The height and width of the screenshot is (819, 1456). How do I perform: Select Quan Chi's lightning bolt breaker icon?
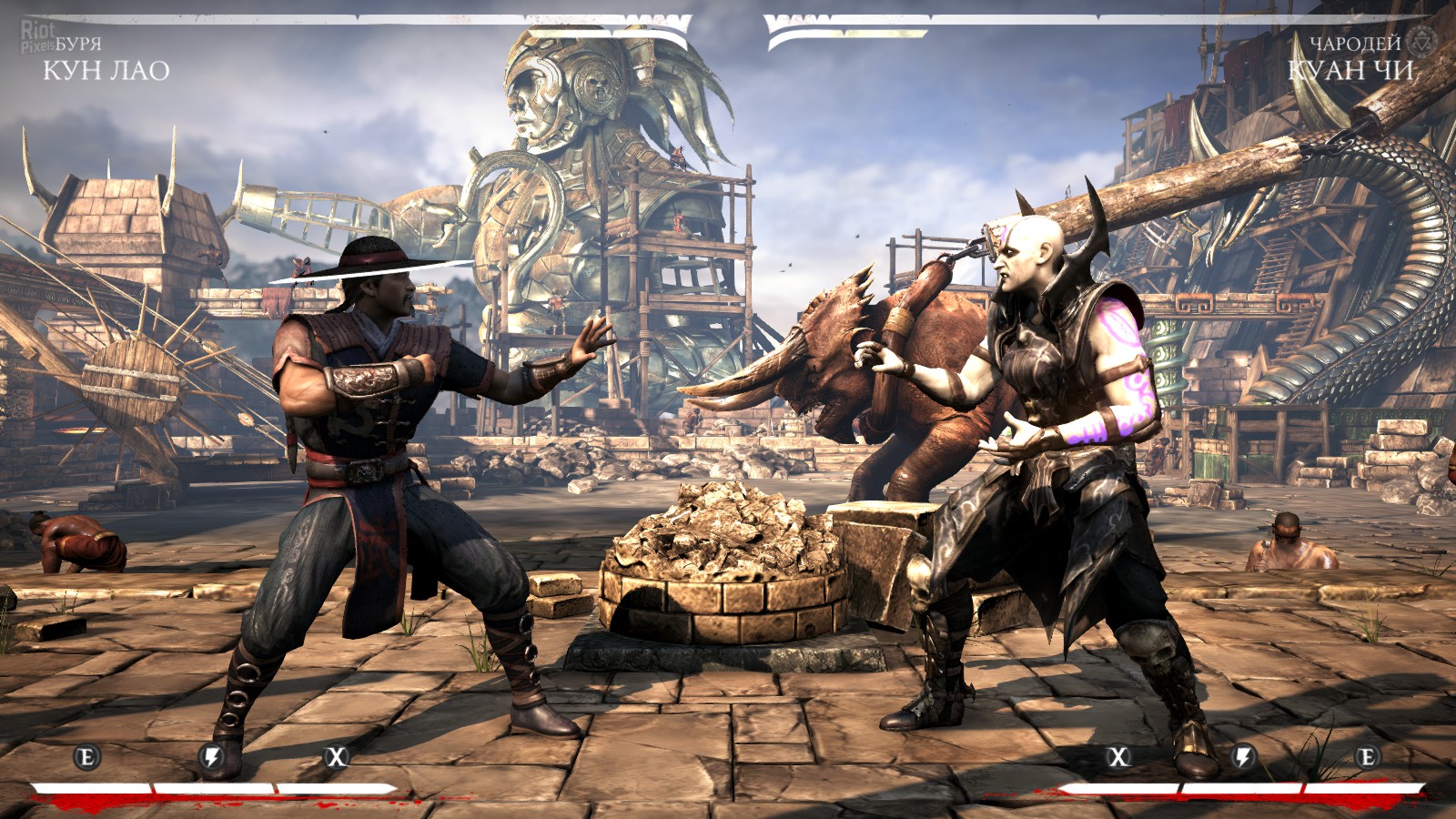pos(1243,756)
